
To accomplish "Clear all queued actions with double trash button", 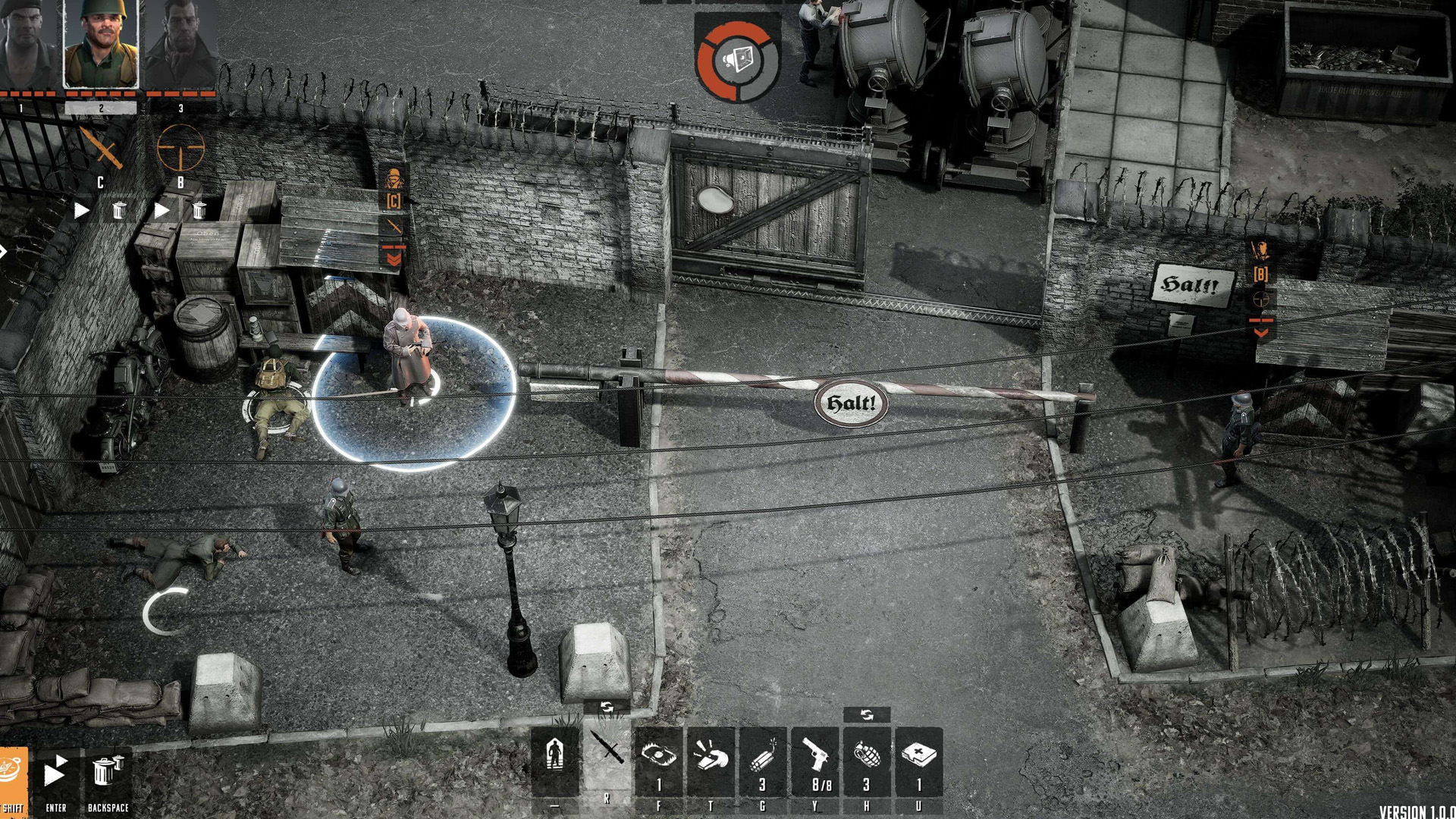I will click(x=106, y=772).
